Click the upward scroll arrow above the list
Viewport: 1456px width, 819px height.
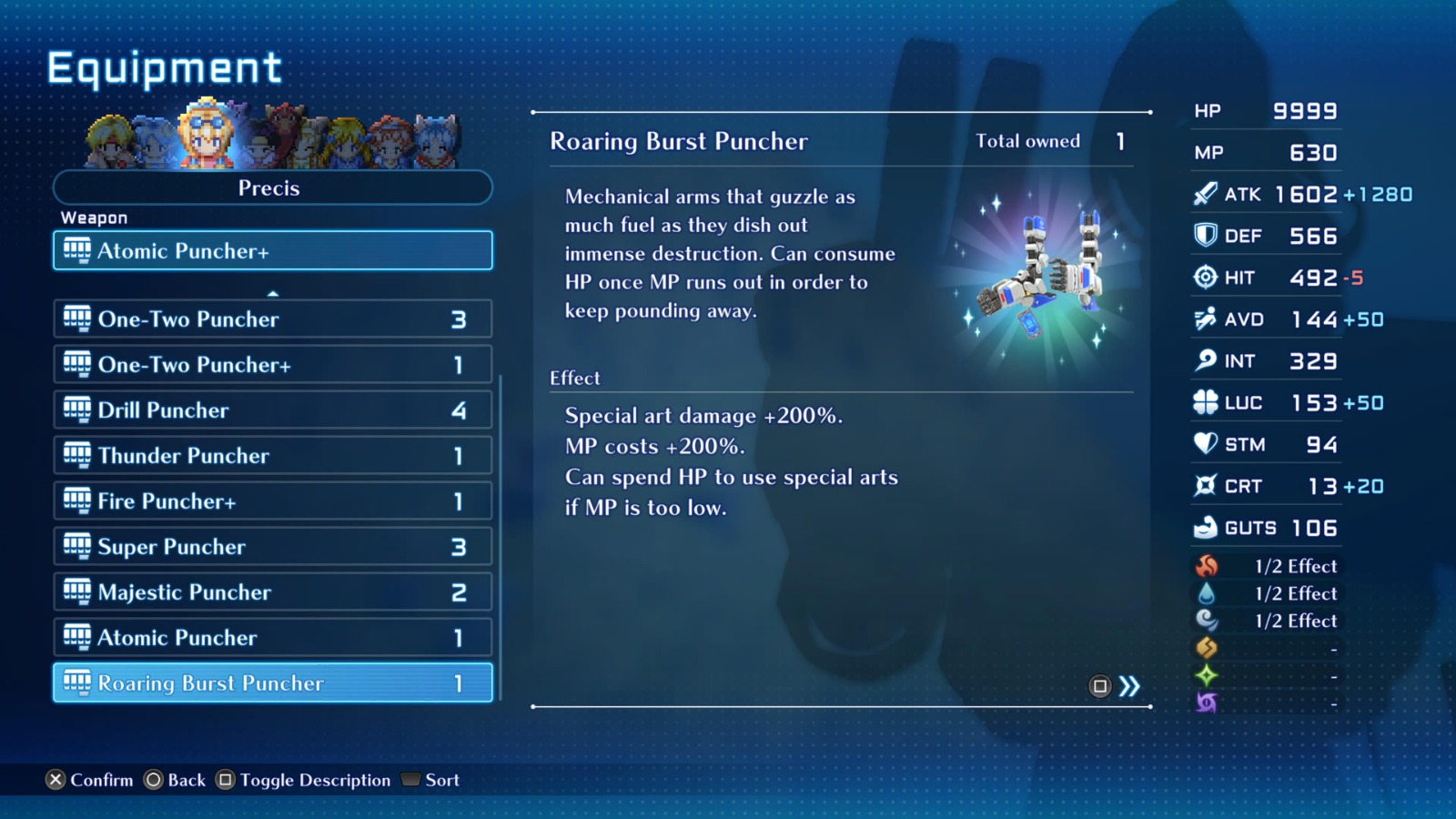tap(271, 293)
